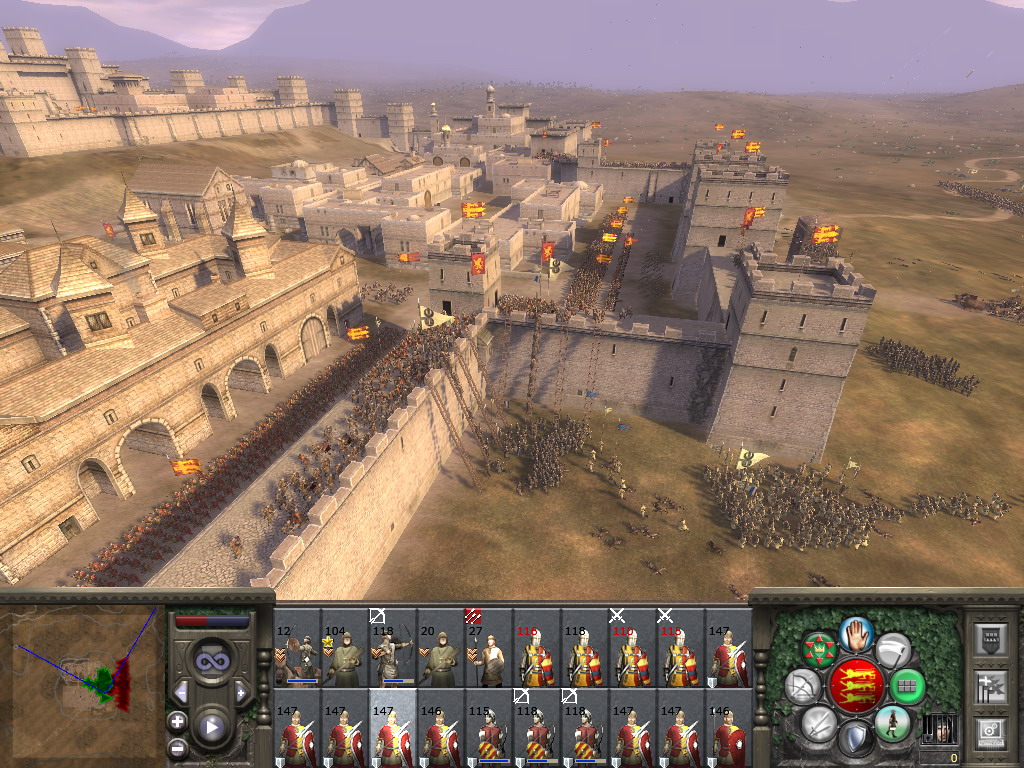This screenshot has width=1024, height=768.
Task: Click the crossed swords melee button
Action: click(819, 722)
